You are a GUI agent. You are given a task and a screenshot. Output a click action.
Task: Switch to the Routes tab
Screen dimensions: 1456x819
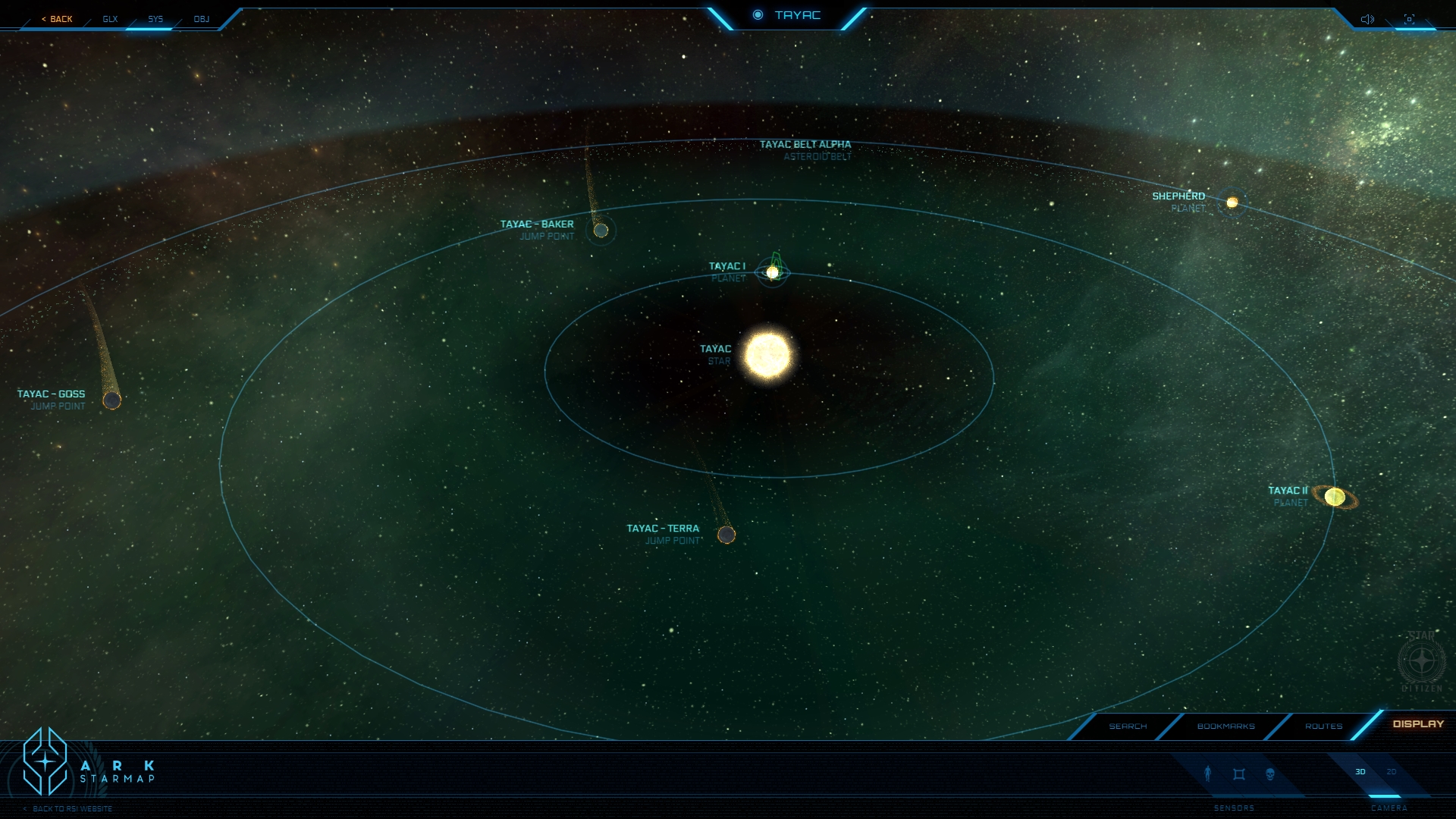pyautogui.click(x=1323, y=726)
